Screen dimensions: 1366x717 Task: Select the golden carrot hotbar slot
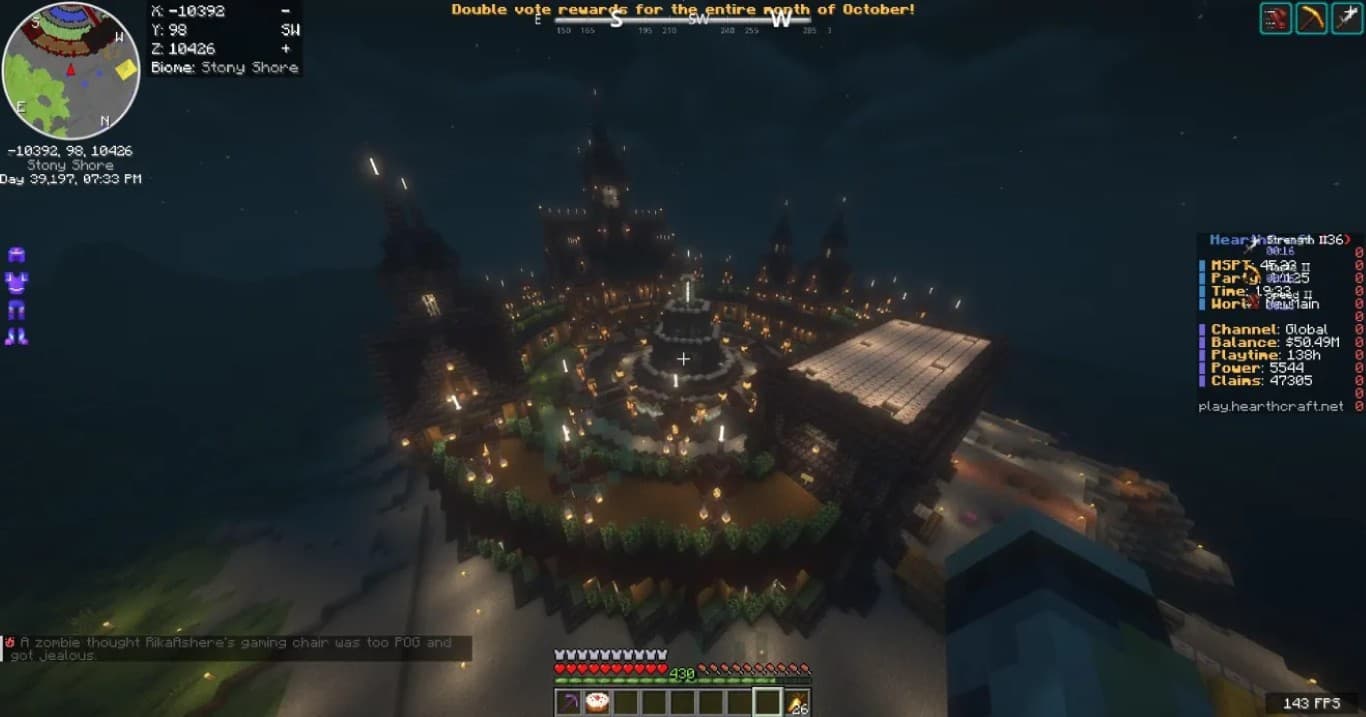click(797, 702)
